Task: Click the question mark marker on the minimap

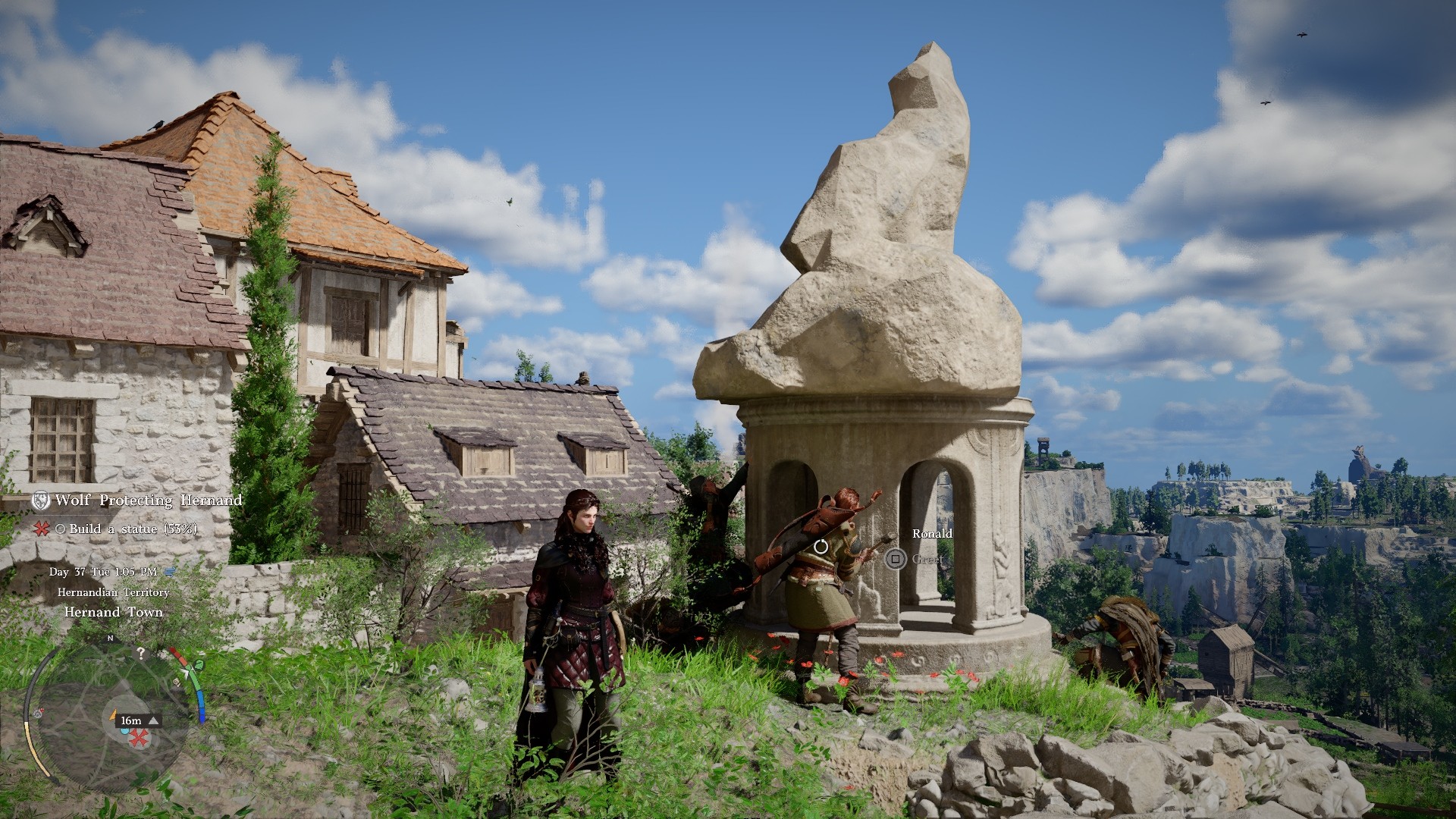Action: [x=142, y=653]
